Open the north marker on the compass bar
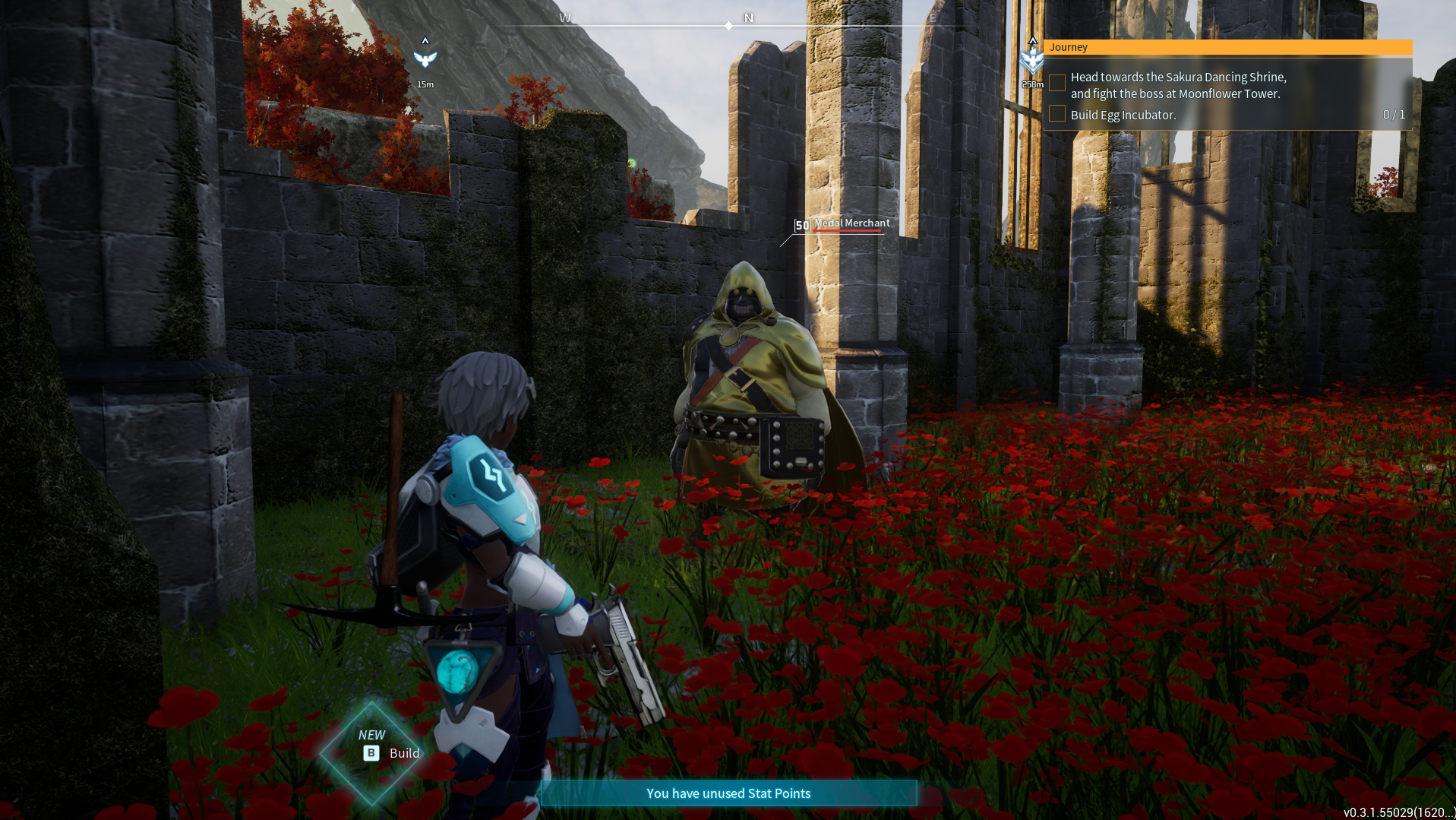The image size is (1456, 820). click(x=748, y=19)
